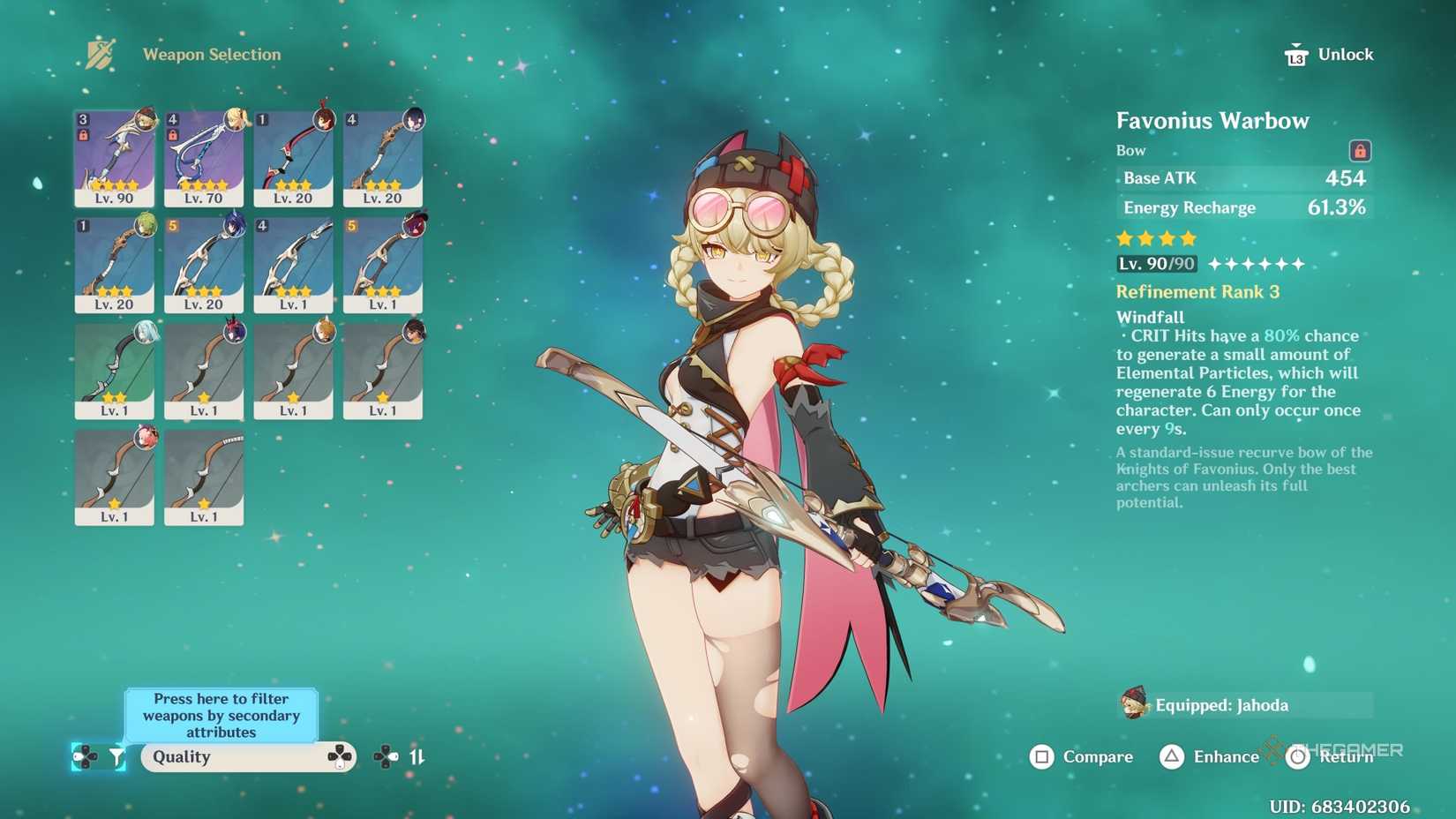Click the Equipped: Jahoda entry

coord(1220,704)
